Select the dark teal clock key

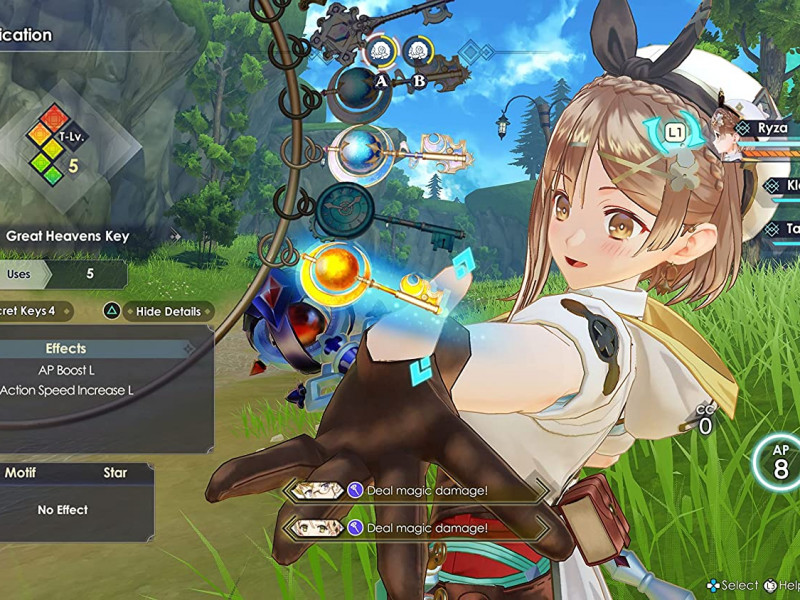343,208
